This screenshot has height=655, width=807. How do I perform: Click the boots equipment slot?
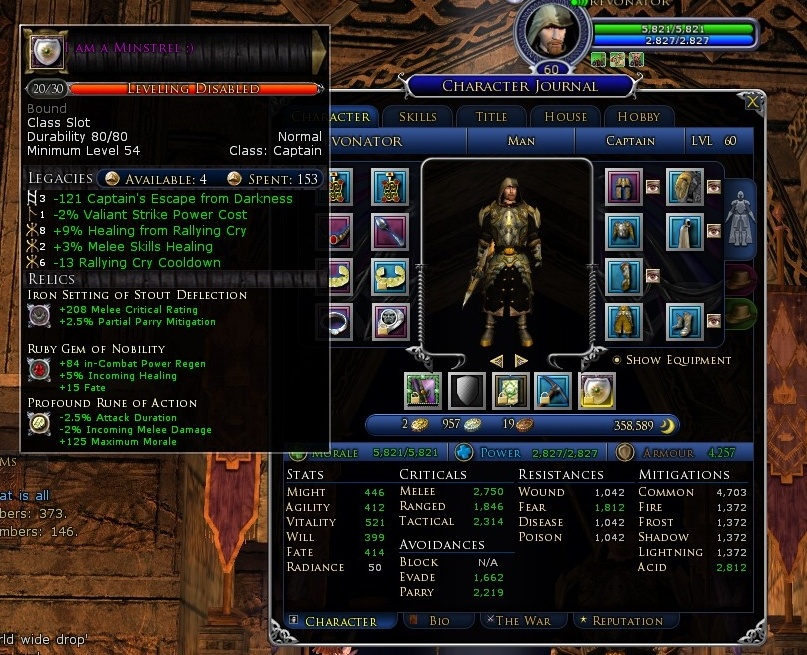[x=686, y=322]
